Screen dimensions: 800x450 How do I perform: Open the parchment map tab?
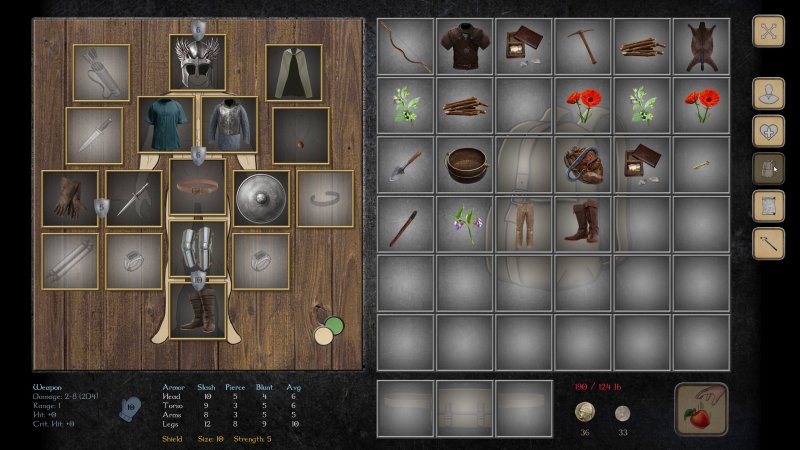click(768, 205)
